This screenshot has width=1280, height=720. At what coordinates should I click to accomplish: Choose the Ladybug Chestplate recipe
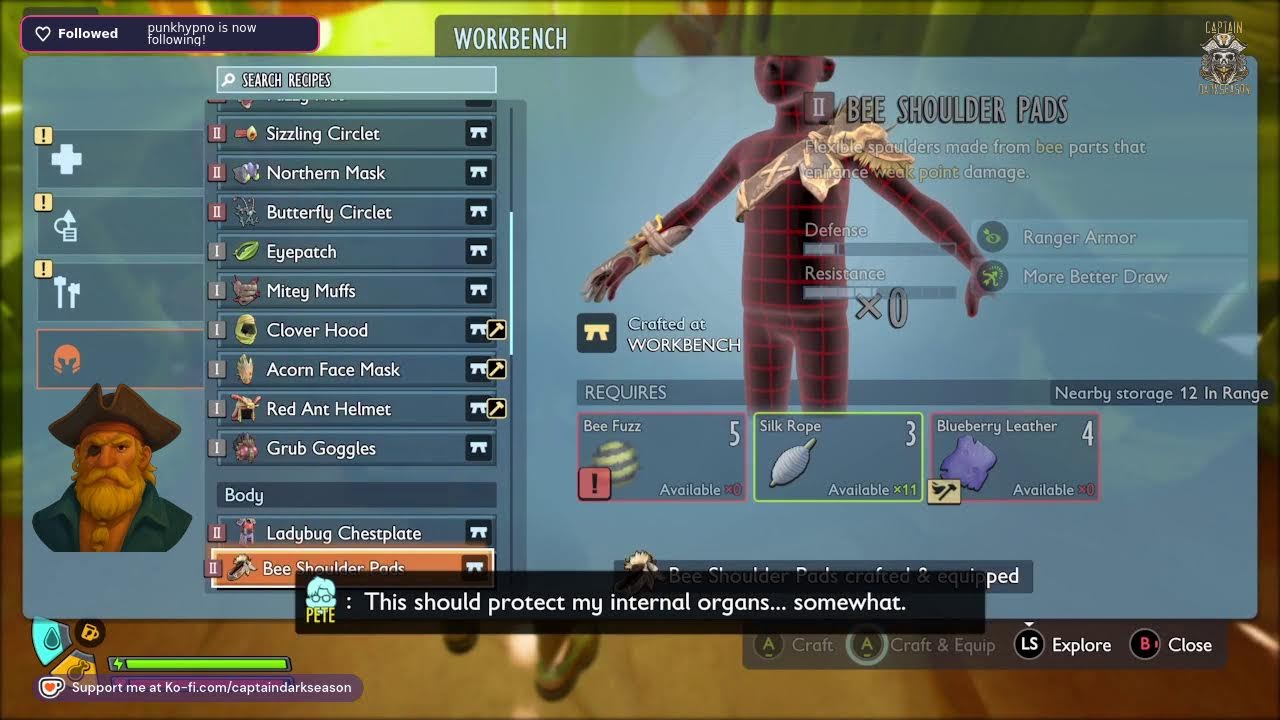pyautogui.click(x=352, y=533)
